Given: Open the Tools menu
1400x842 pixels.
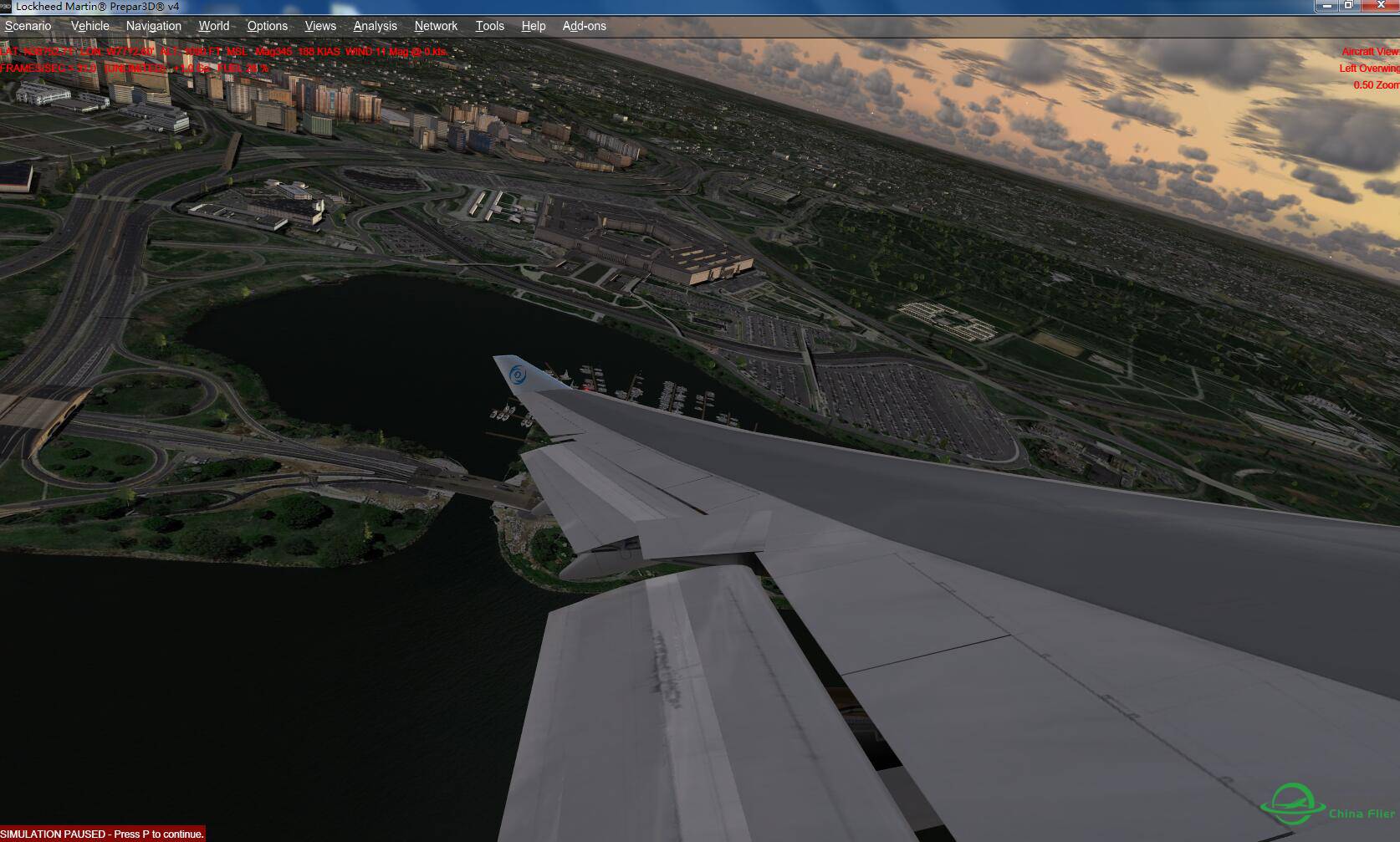Looking at the screenshot, I should tap(489, 26).
